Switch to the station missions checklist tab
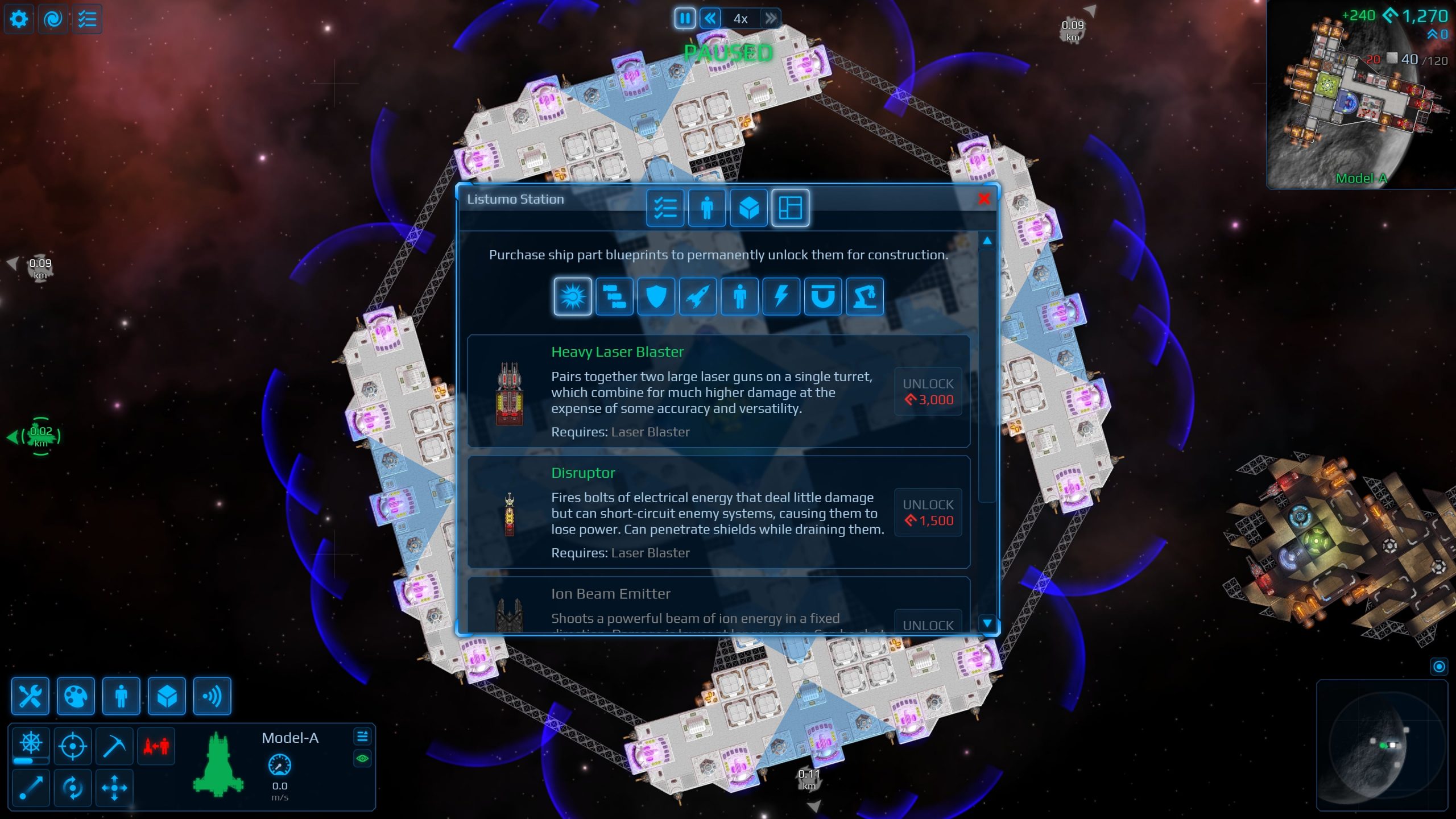This screenshot has height=819, width=1456. click(665, 208)
